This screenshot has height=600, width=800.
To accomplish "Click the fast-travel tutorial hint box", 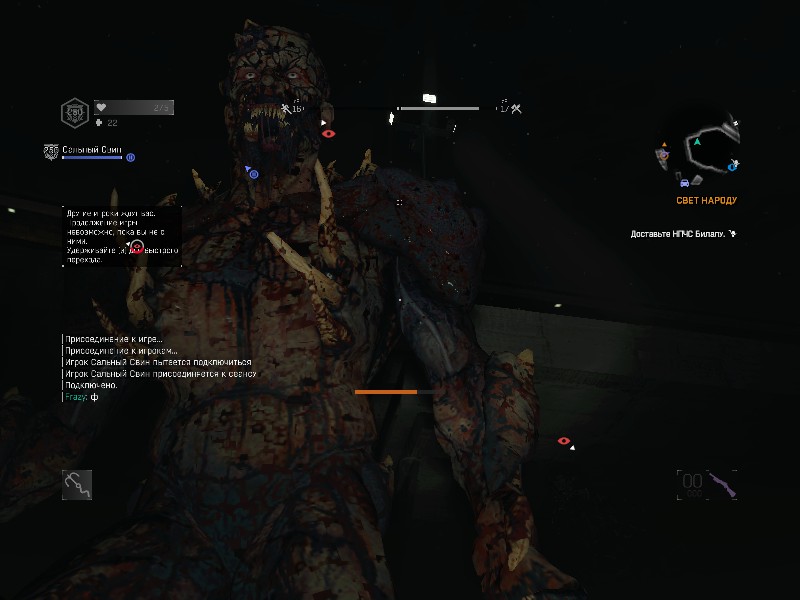I will point(119,236).
